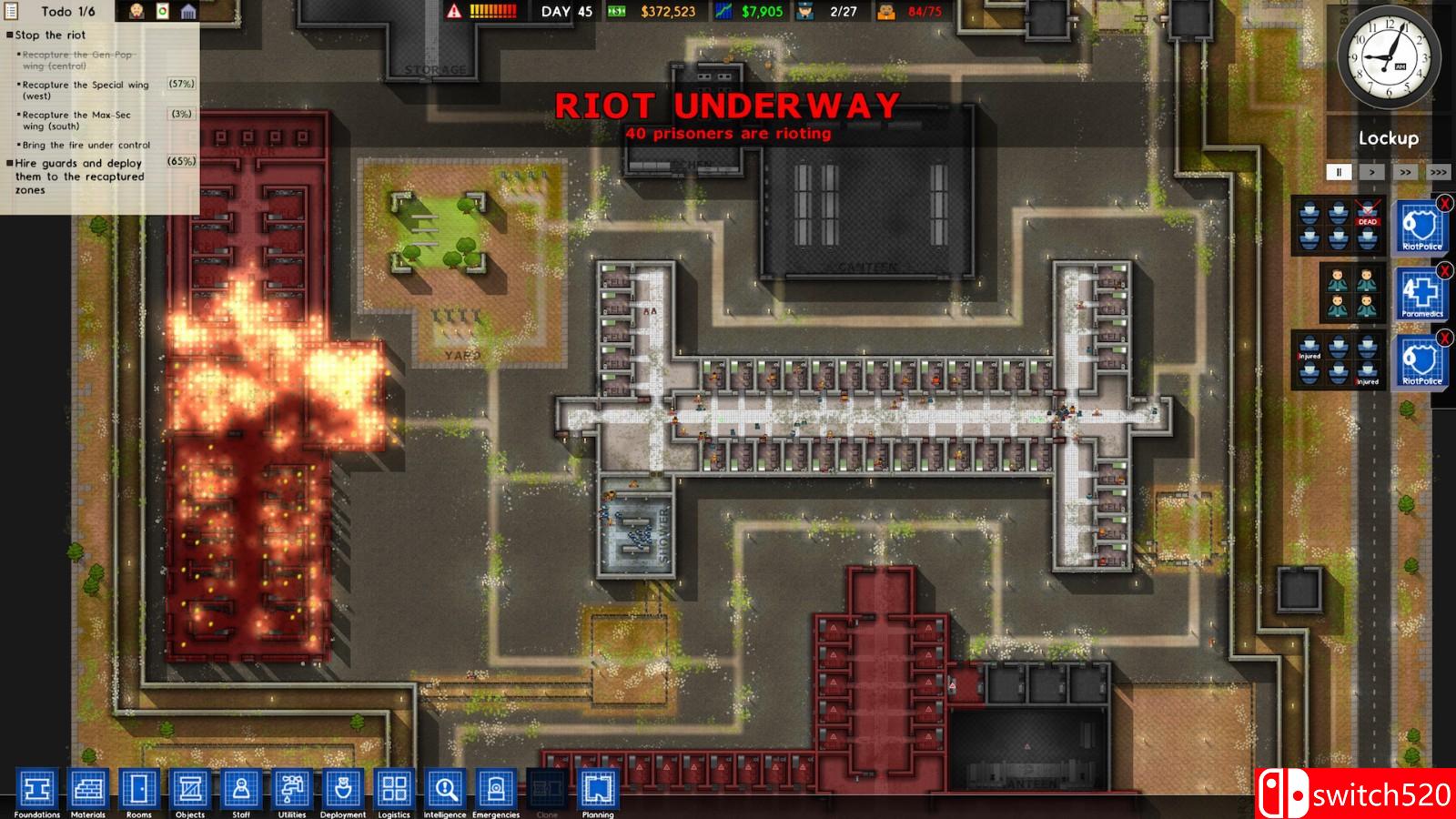The width and height of the screenshot is (1456, 819).
Task: Switch to Planning mode
Action: click(x=597, y=790)
